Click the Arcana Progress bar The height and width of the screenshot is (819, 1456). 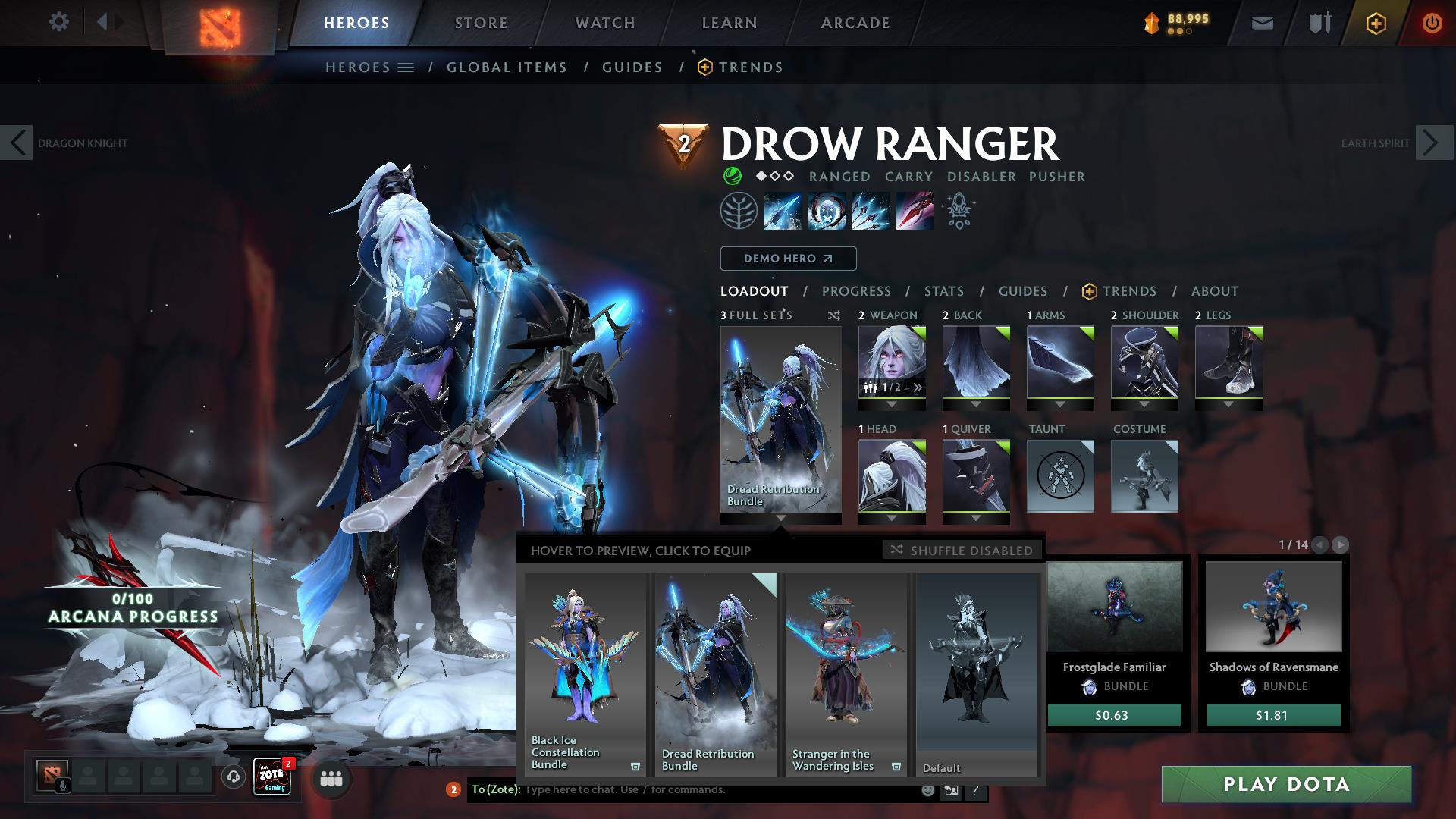pyautogui.click(x=131, y=609)
